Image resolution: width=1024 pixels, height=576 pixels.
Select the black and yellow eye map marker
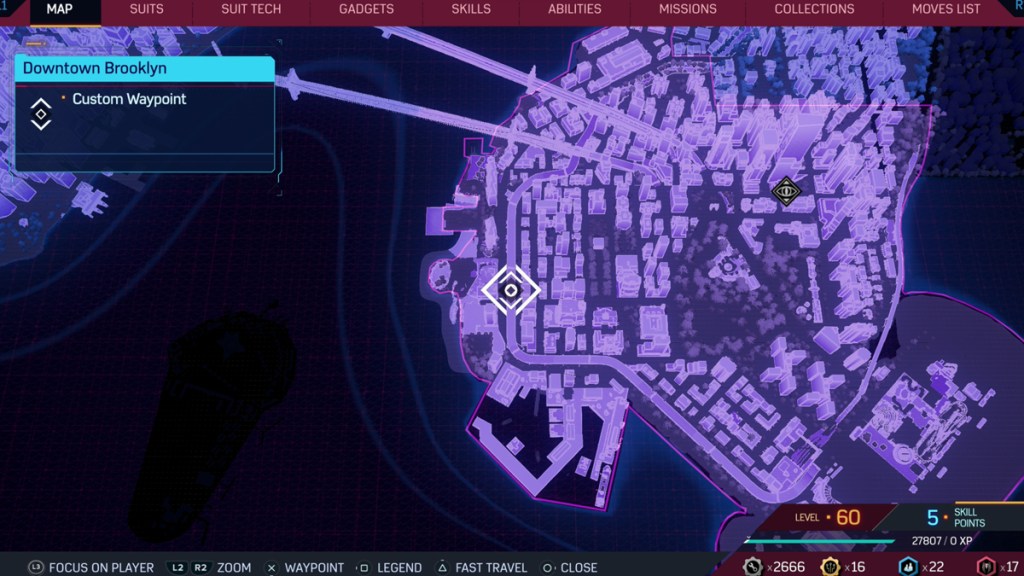tap(786, 190)
